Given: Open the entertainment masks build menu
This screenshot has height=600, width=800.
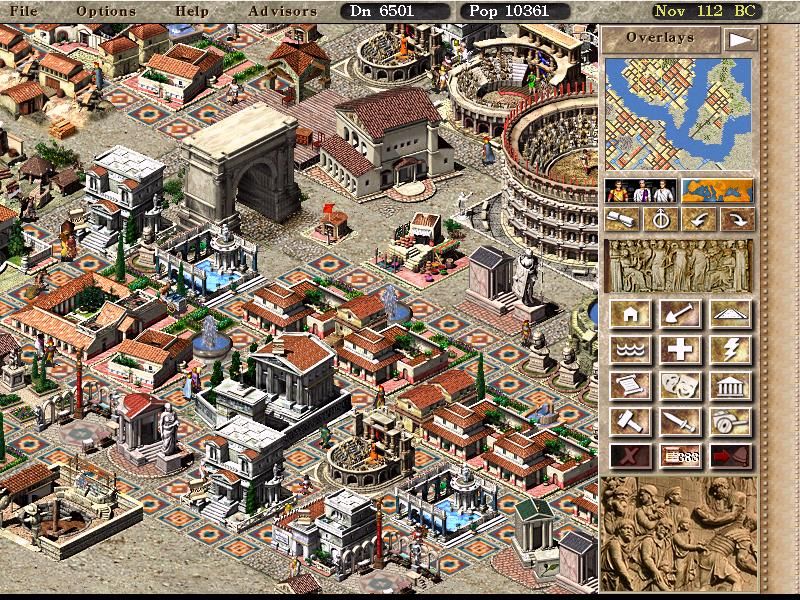Looking at the screenshot, I should pyautogui.click(x=681, y=385).
